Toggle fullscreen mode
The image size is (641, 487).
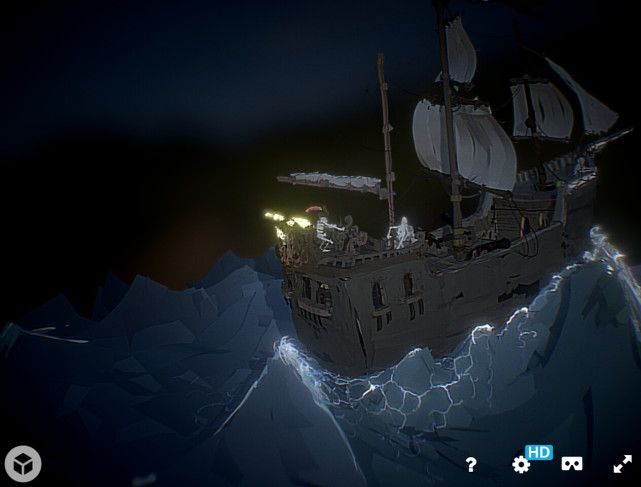pyautogui.click(x=622, y=464)
